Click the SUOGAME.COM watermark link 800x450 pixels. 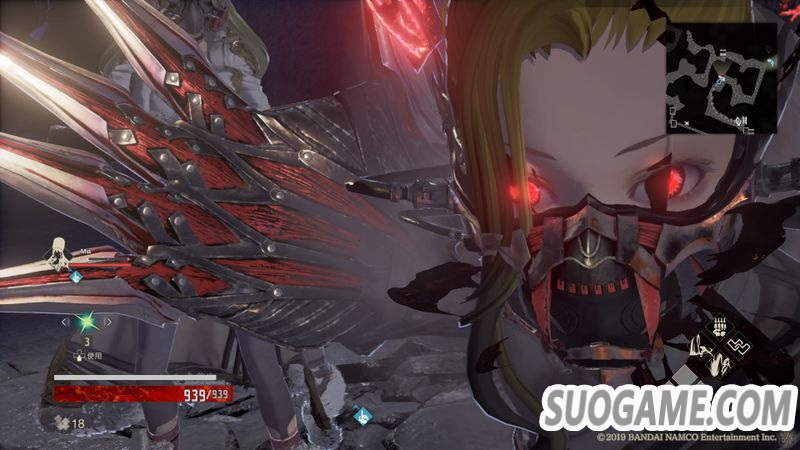point(667,407)
